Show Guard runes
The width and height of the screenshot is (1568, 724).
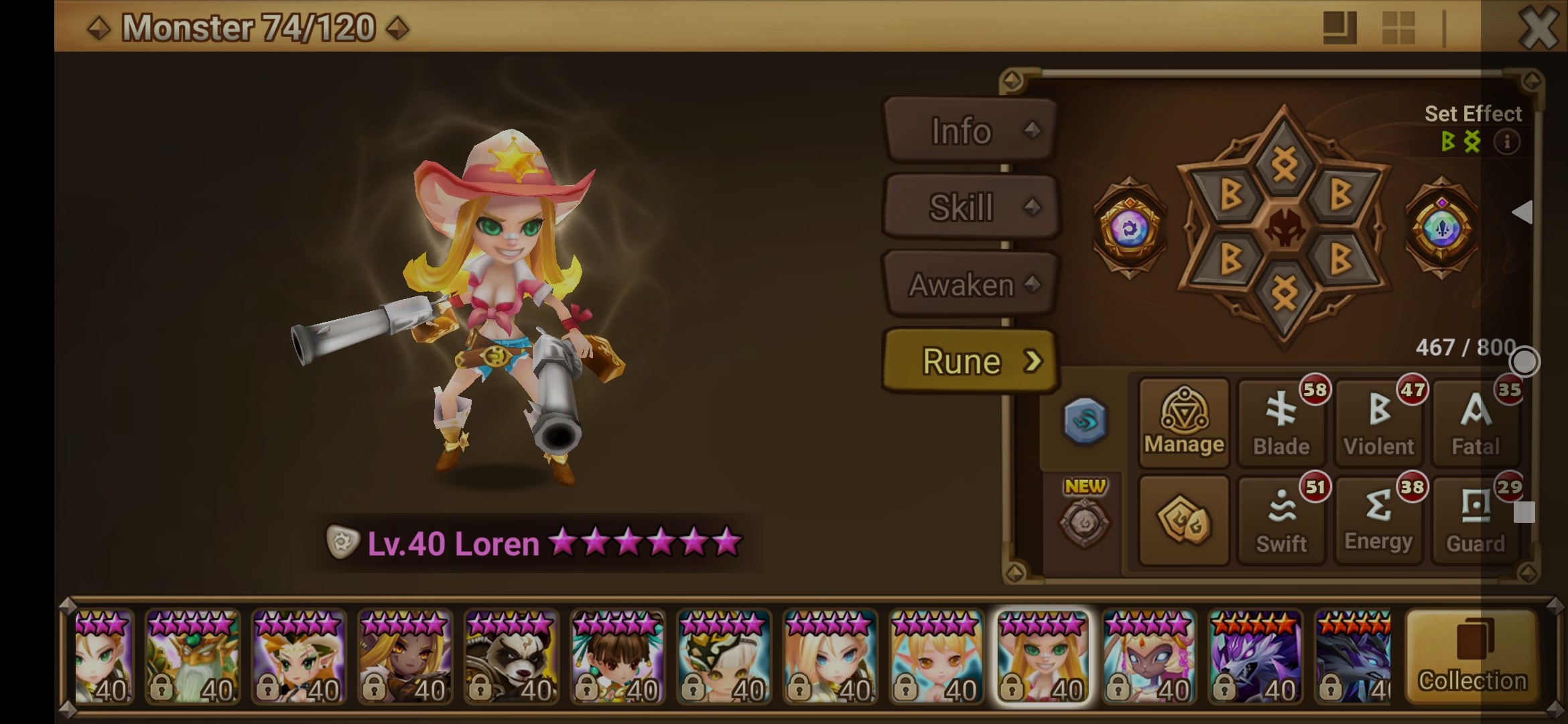click(x=1475, y=521)
